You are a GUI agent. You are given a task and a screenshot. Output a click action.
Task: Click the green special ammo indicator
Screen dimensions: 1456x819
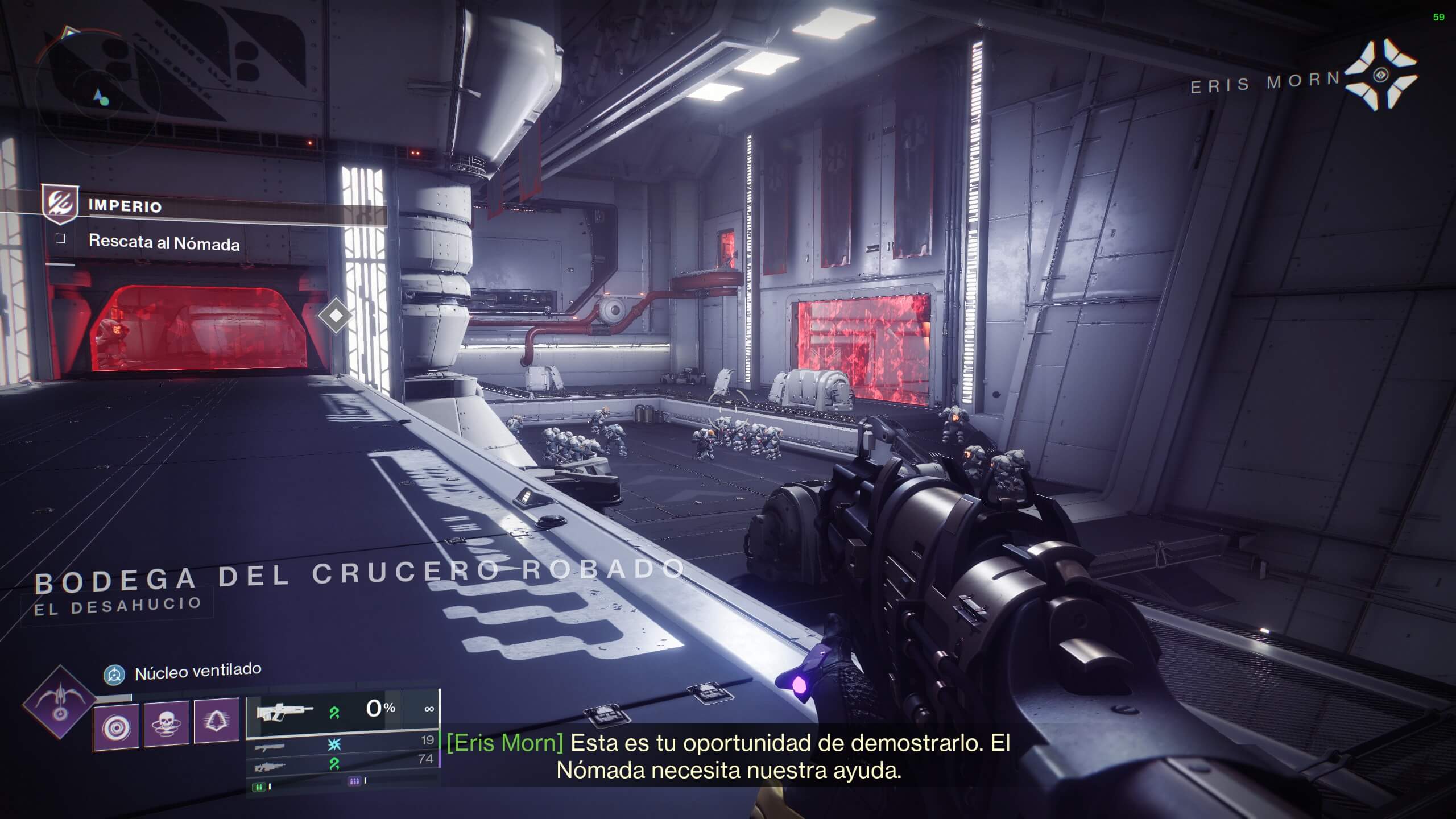pos(260,787)
